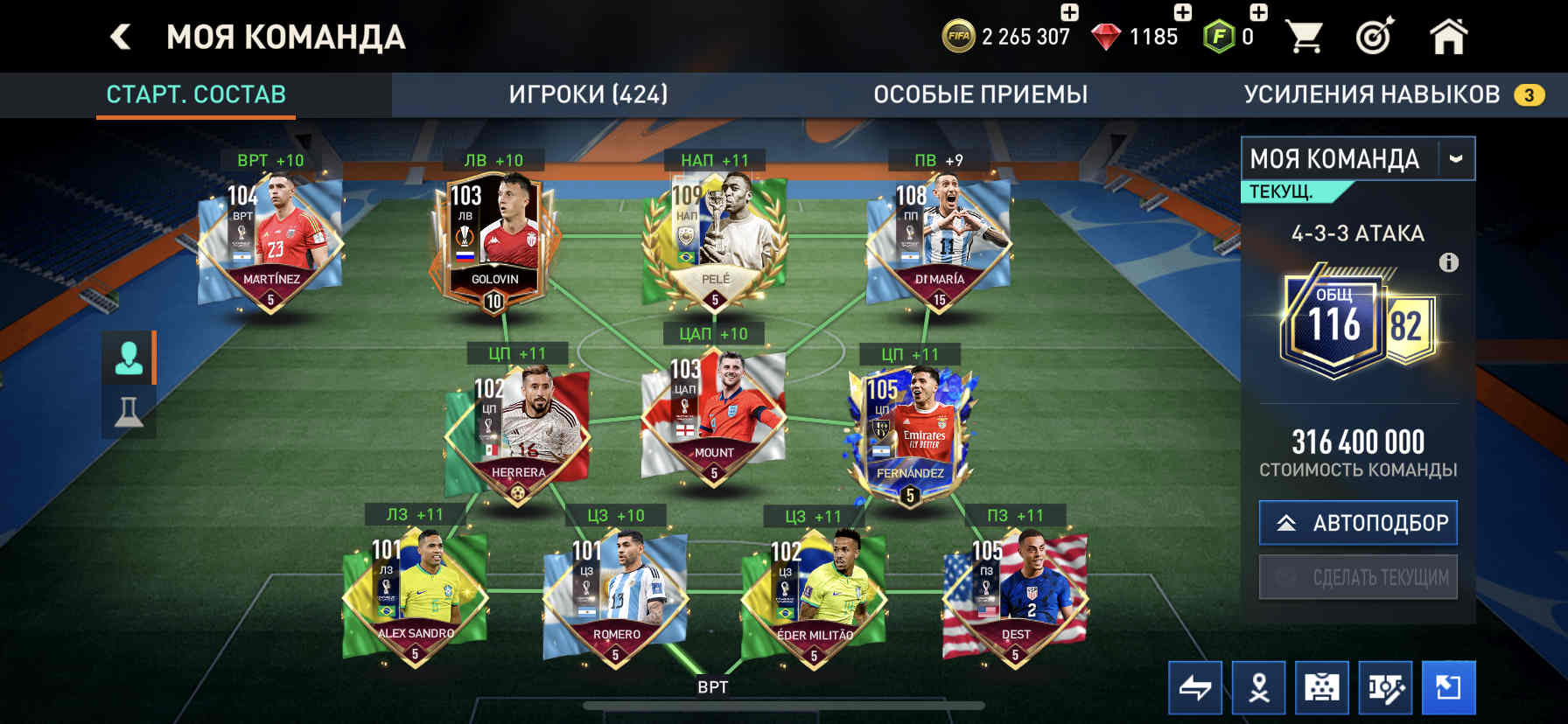
Task: Select the СТАРТ. СОСТАВ tab
Action: (x=196, y=94)
